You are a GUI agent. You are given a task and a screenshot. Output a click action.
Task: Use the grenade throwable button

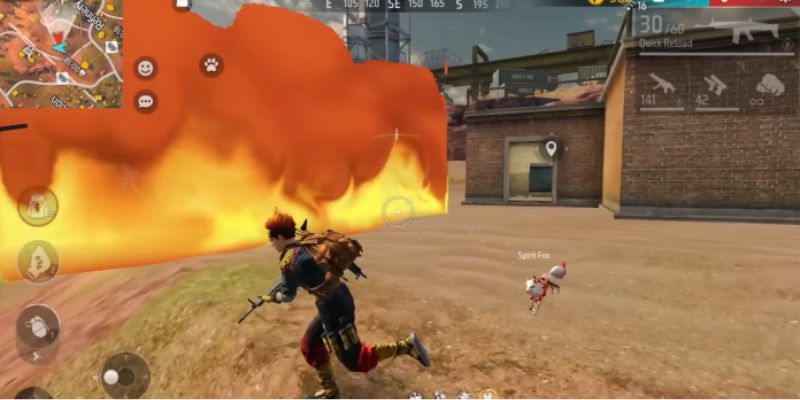coord(38,325)
